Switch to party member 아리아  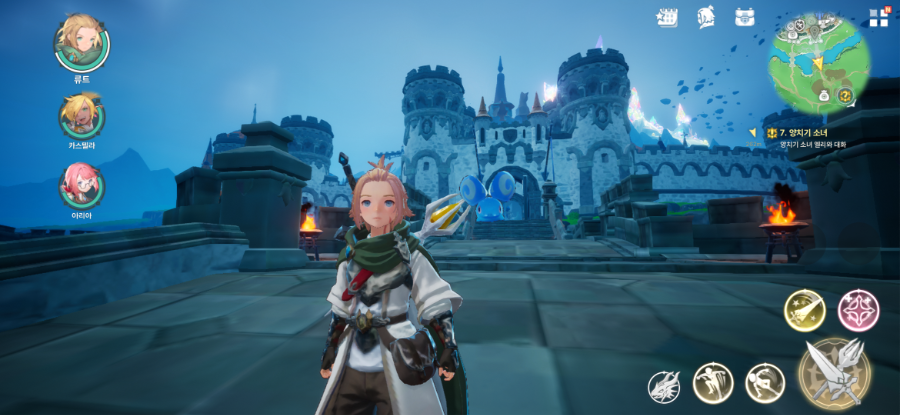click(x=81, y=184)
